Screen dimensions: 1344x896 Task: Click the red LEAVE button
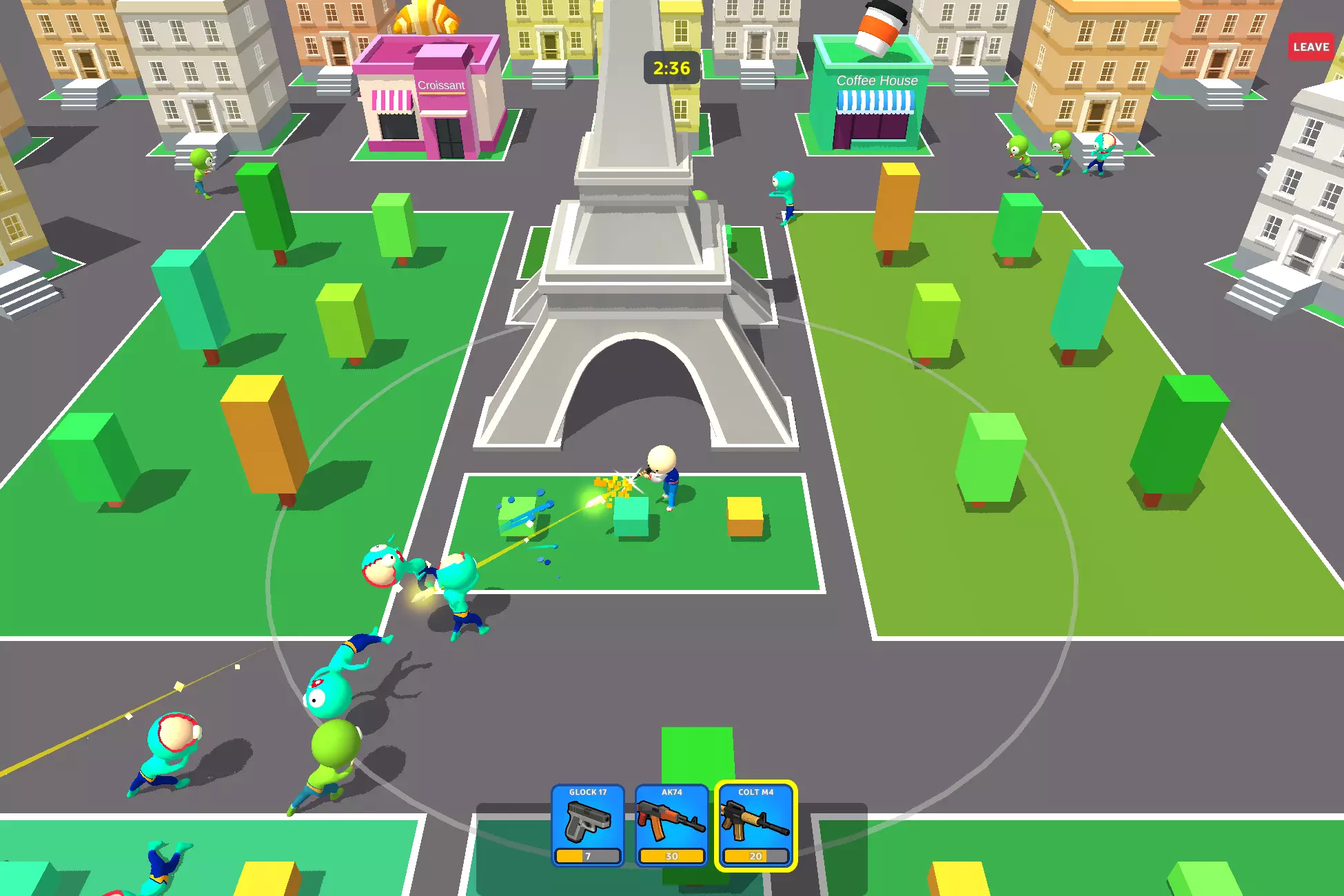coord(1310,47)
